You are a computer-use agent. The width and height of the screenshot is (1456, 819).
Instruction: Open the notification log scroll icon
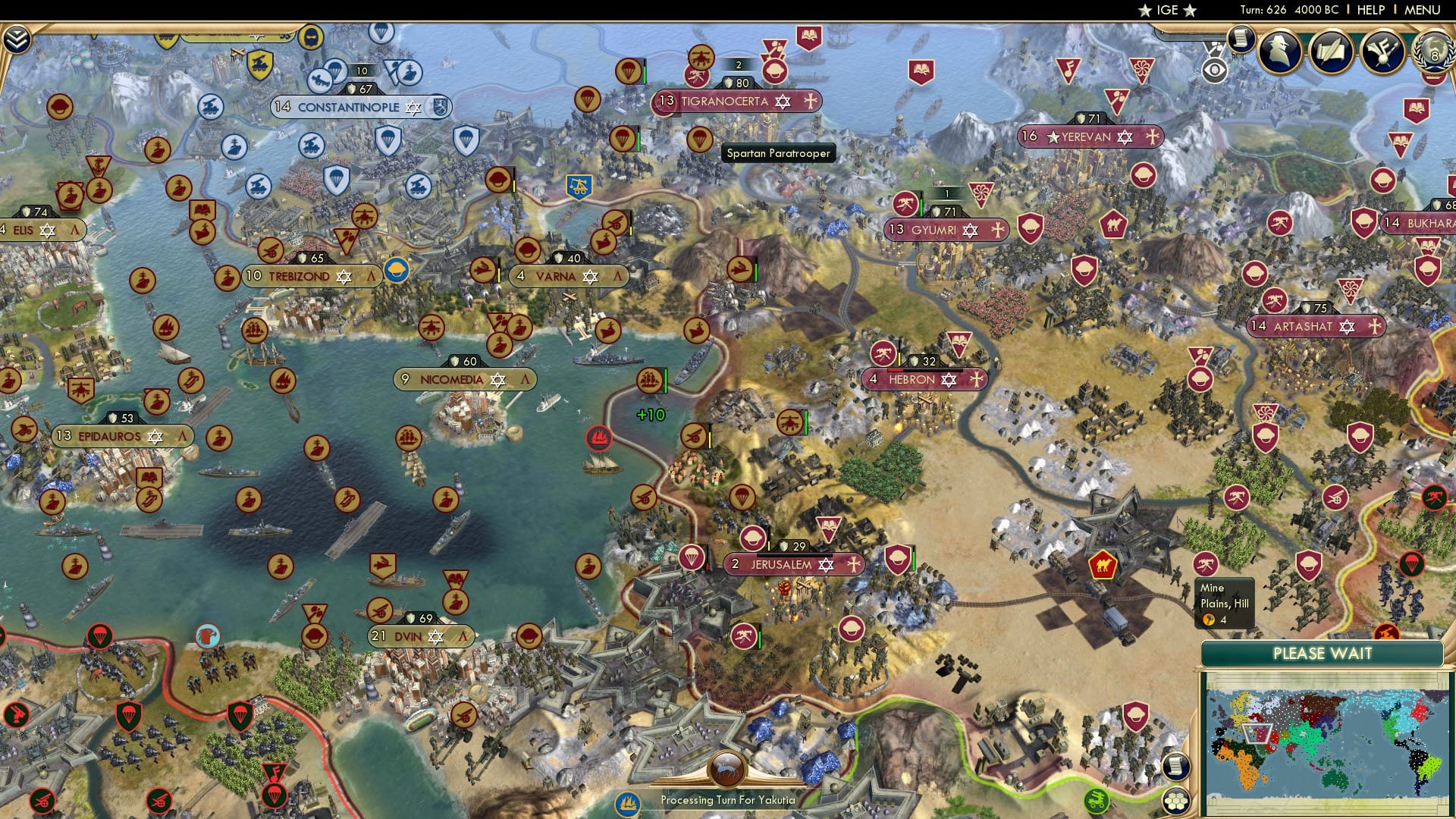[1241, 38]
